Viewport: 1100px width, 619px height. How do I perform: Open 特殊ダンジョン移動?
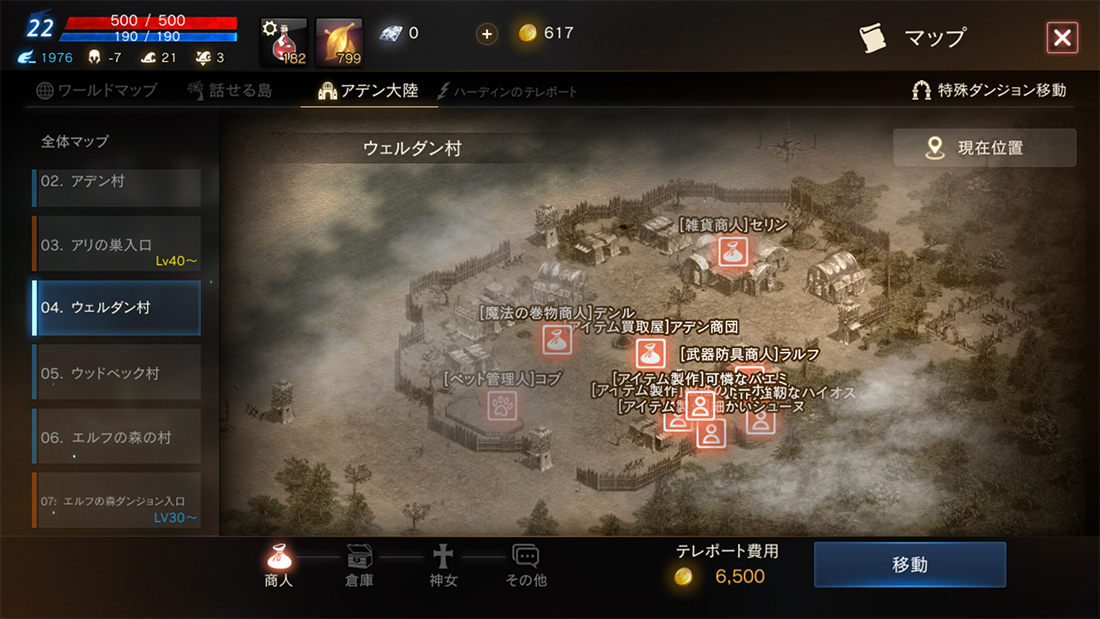click(x=989, y=91)
